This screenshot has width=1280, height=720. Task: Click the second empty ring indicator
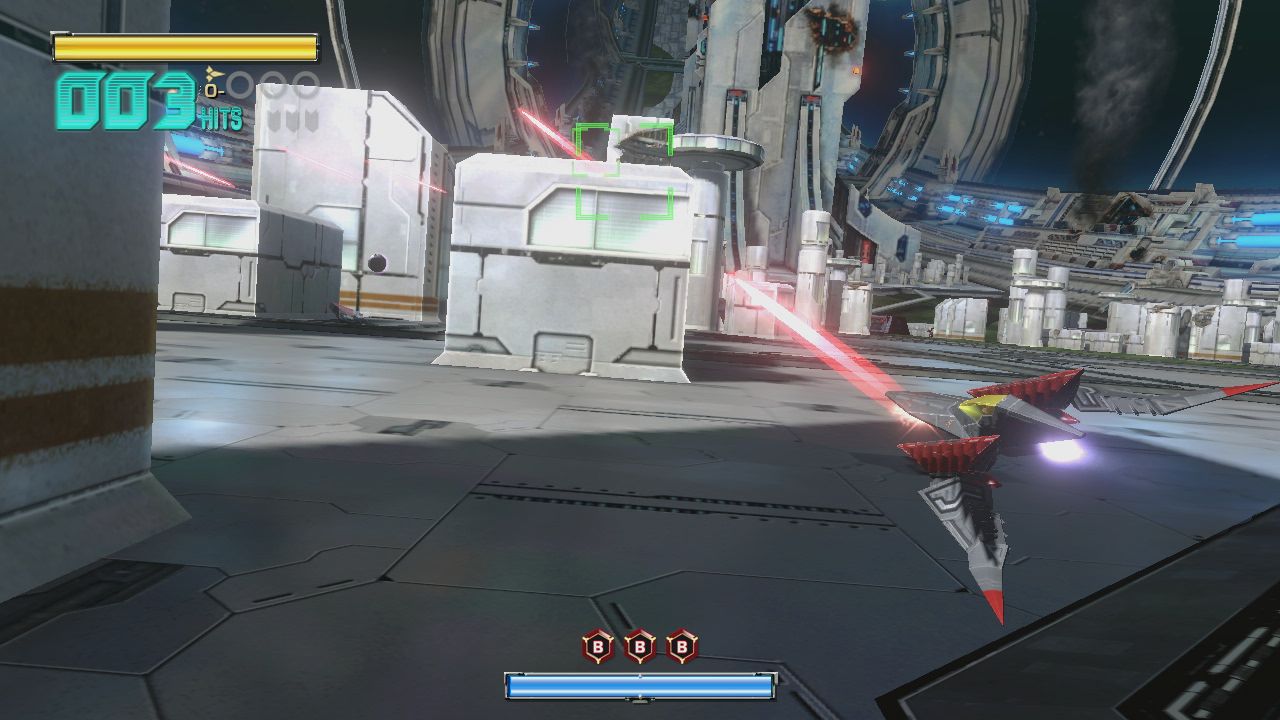pos(272,85)
